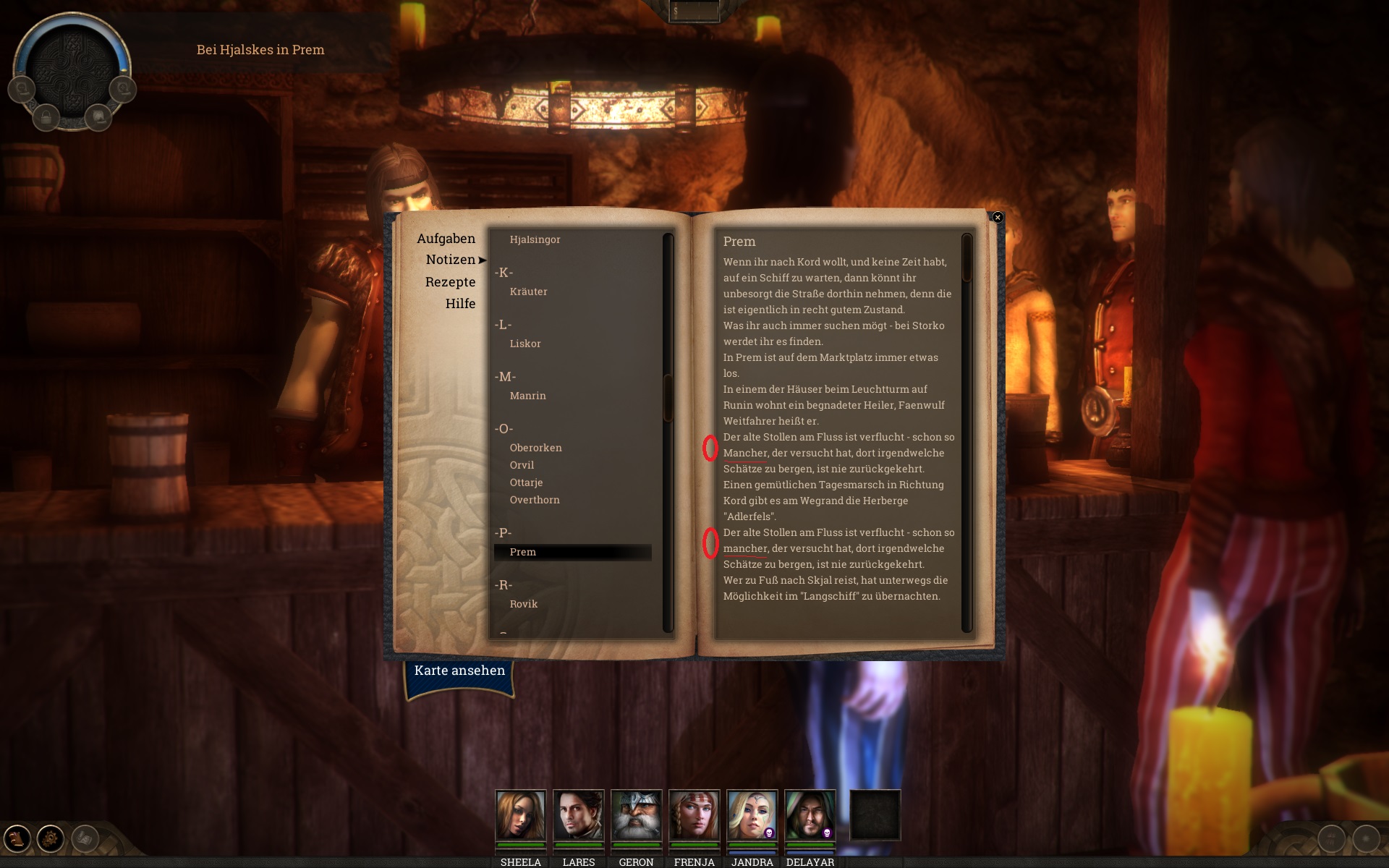Open the Hjalsingor note
The height and width of the screenshot is (868, 1389).
[x=535, y=239]
